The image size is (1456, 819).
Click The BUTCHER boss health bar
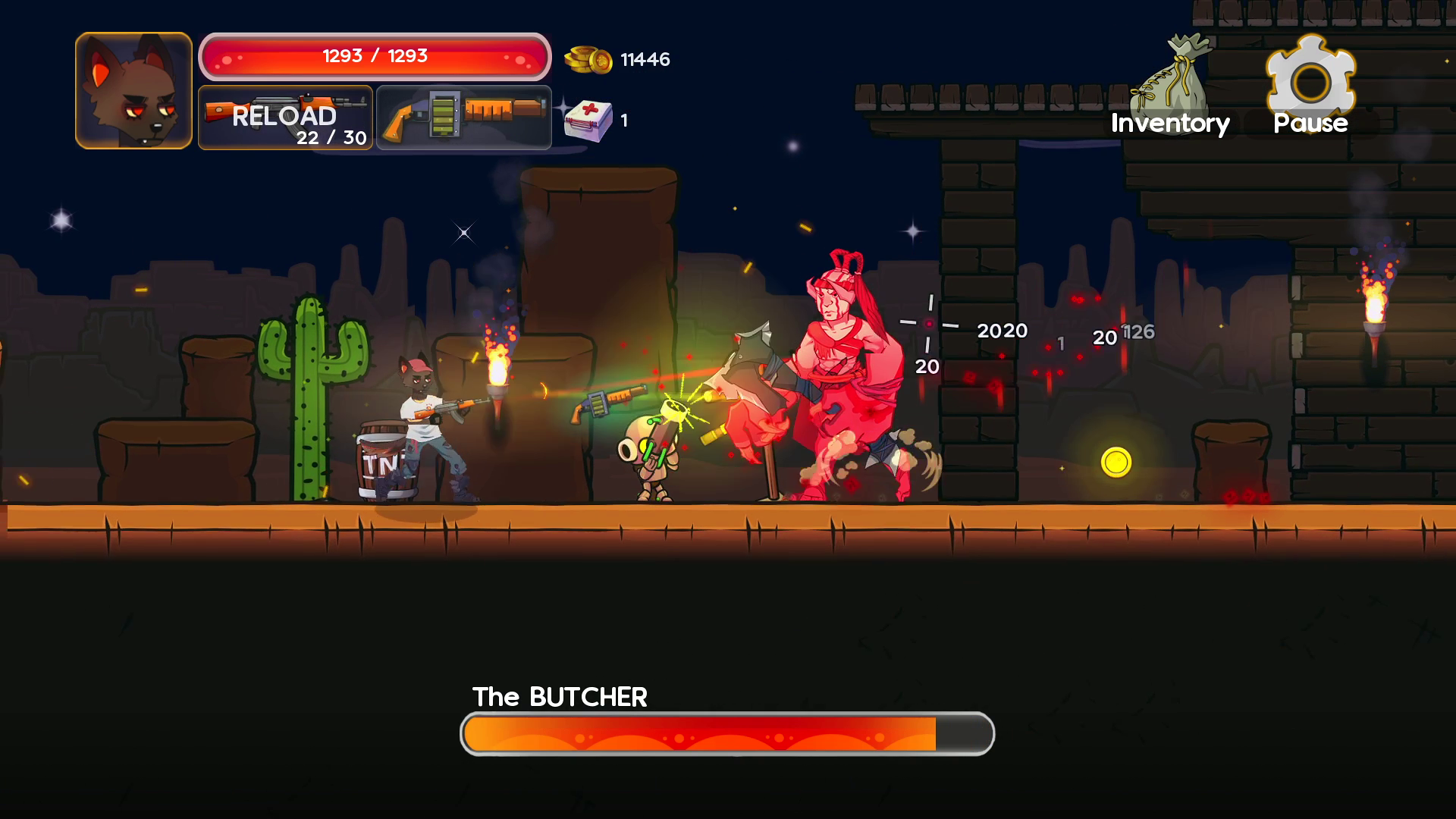pos(726,733)
